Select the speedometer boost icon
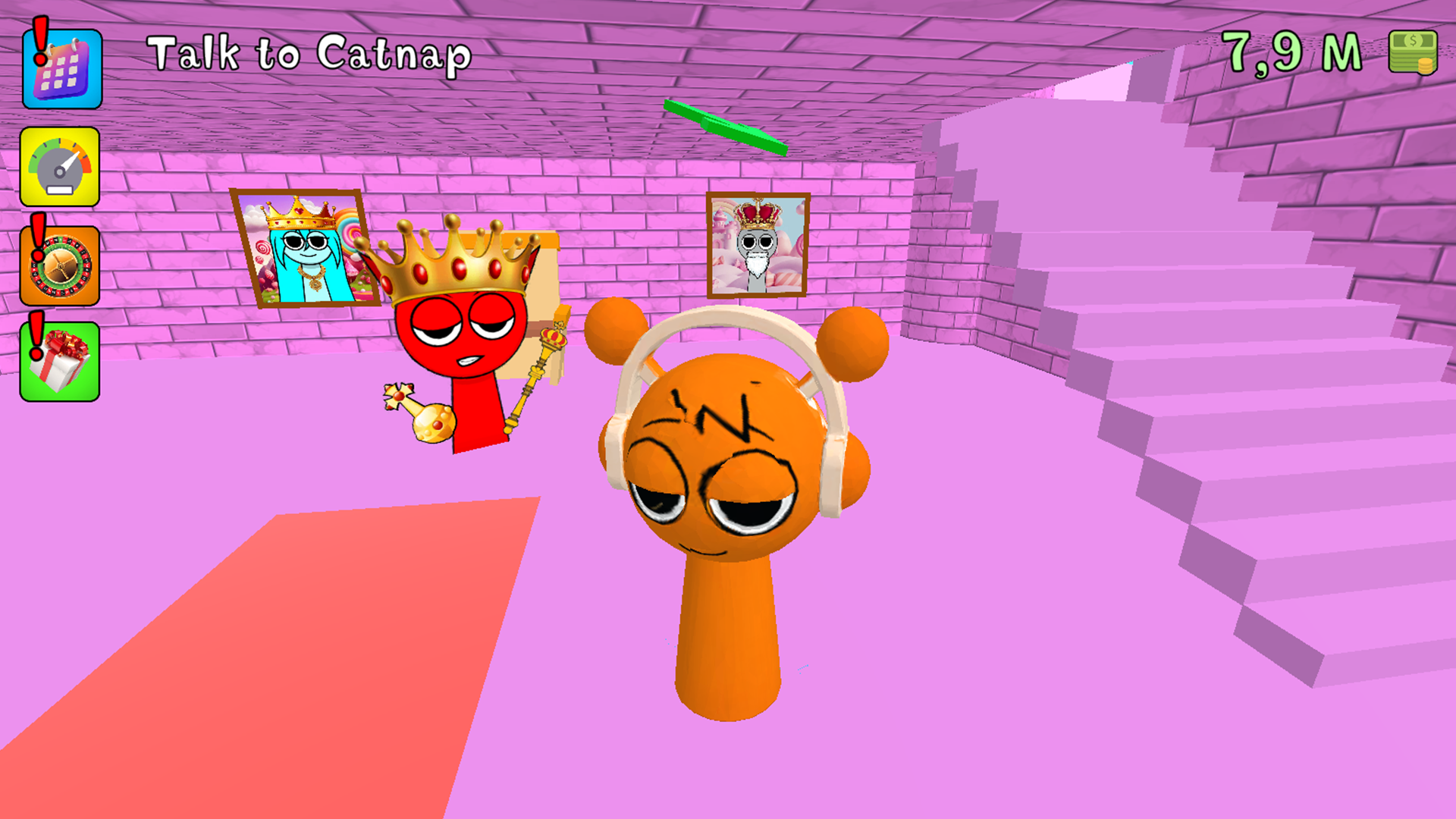Image resolution: width=1456 pixels, height=819 pixels. pyautogui.click(x=61, y=167)
